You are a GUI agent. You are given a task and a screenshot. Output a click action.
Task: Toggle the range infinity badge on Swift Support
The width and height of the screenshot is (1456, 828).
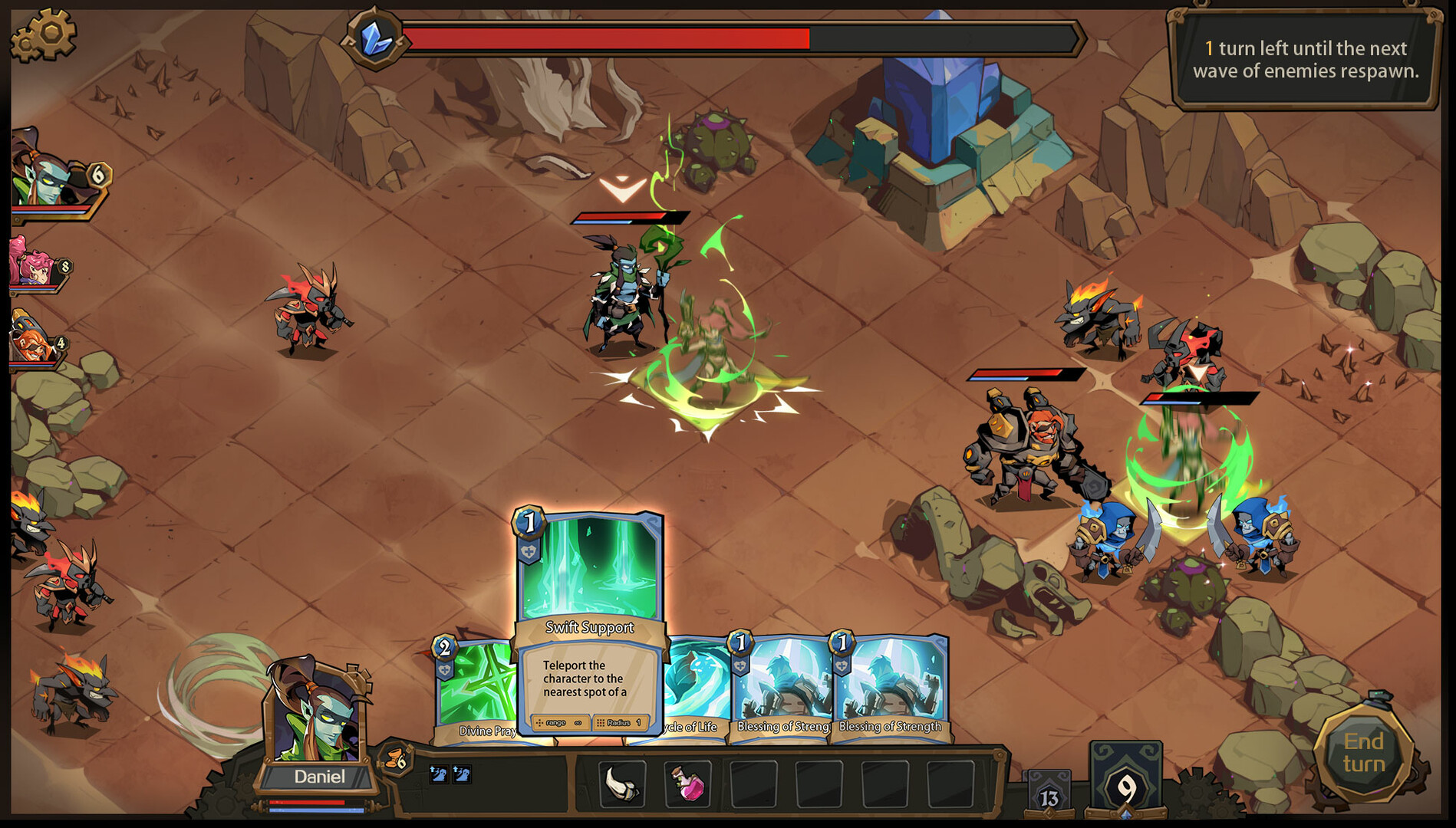point(562,724)
